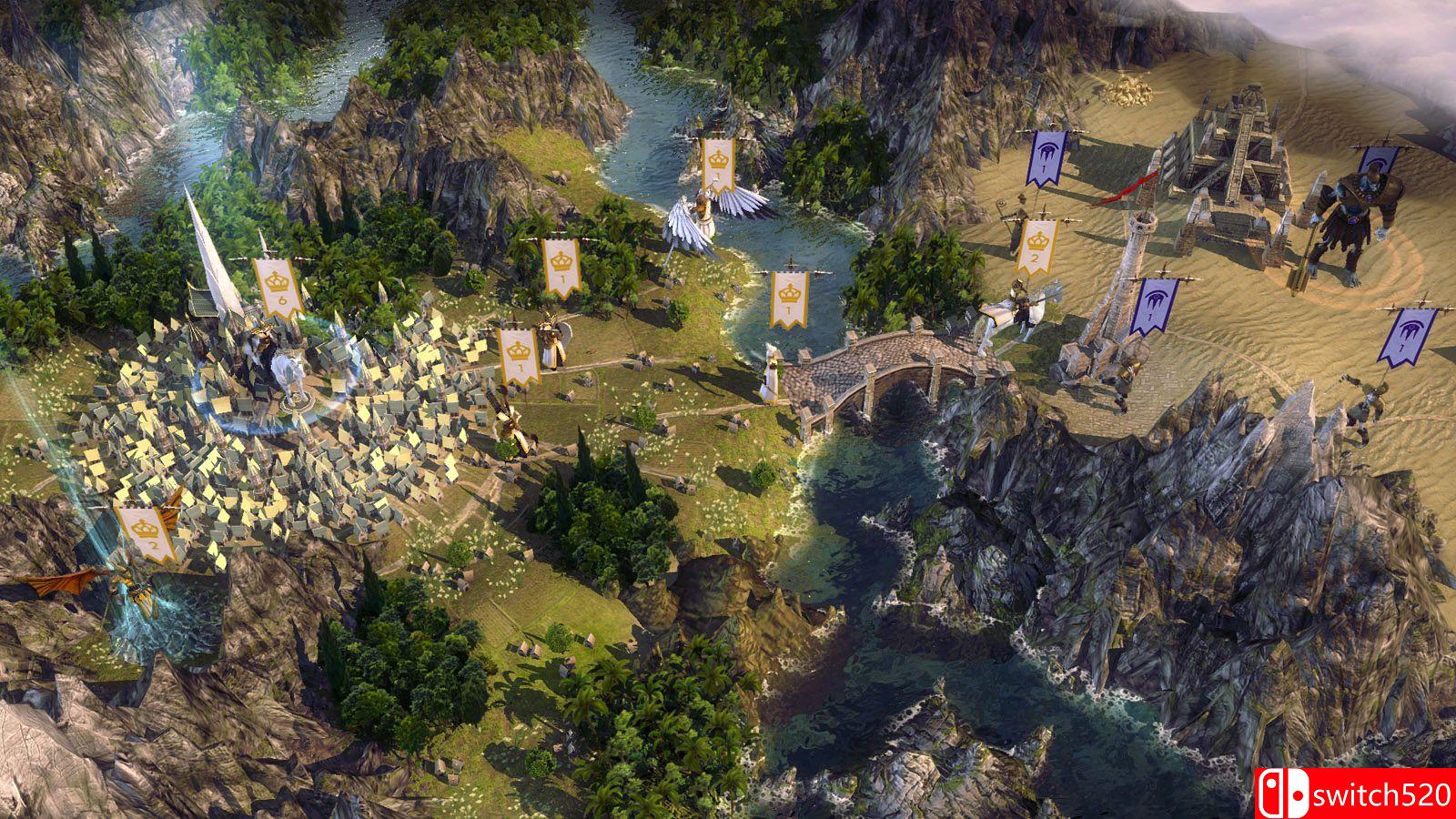Click the purple banner numbered 1 beside the tower
1456x819 pixels.
[x=1154, y=306]
